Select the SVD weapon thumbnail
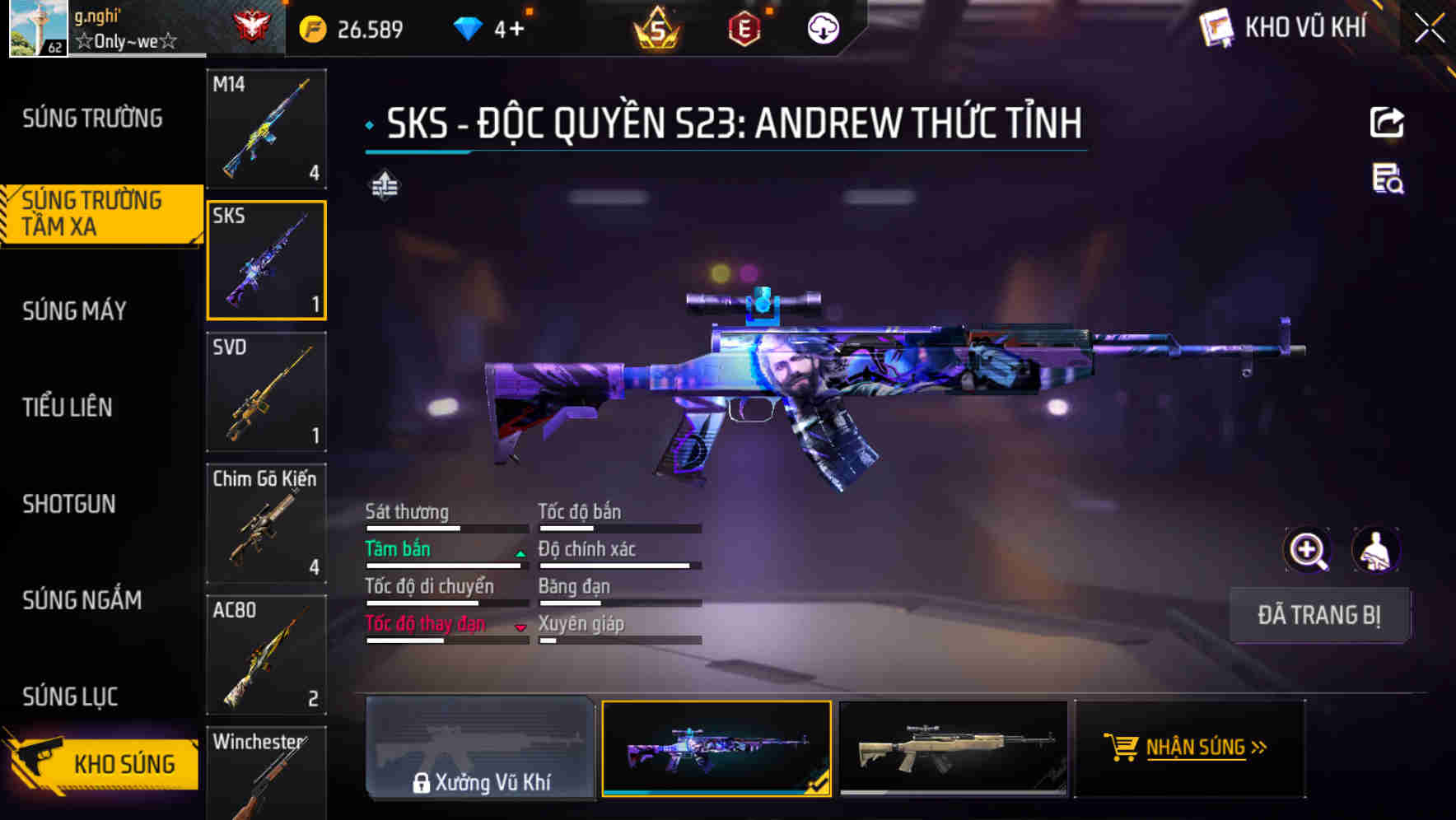Image resolution: width=1456 pixels, height=820 pixels. (x=266, y=393)
